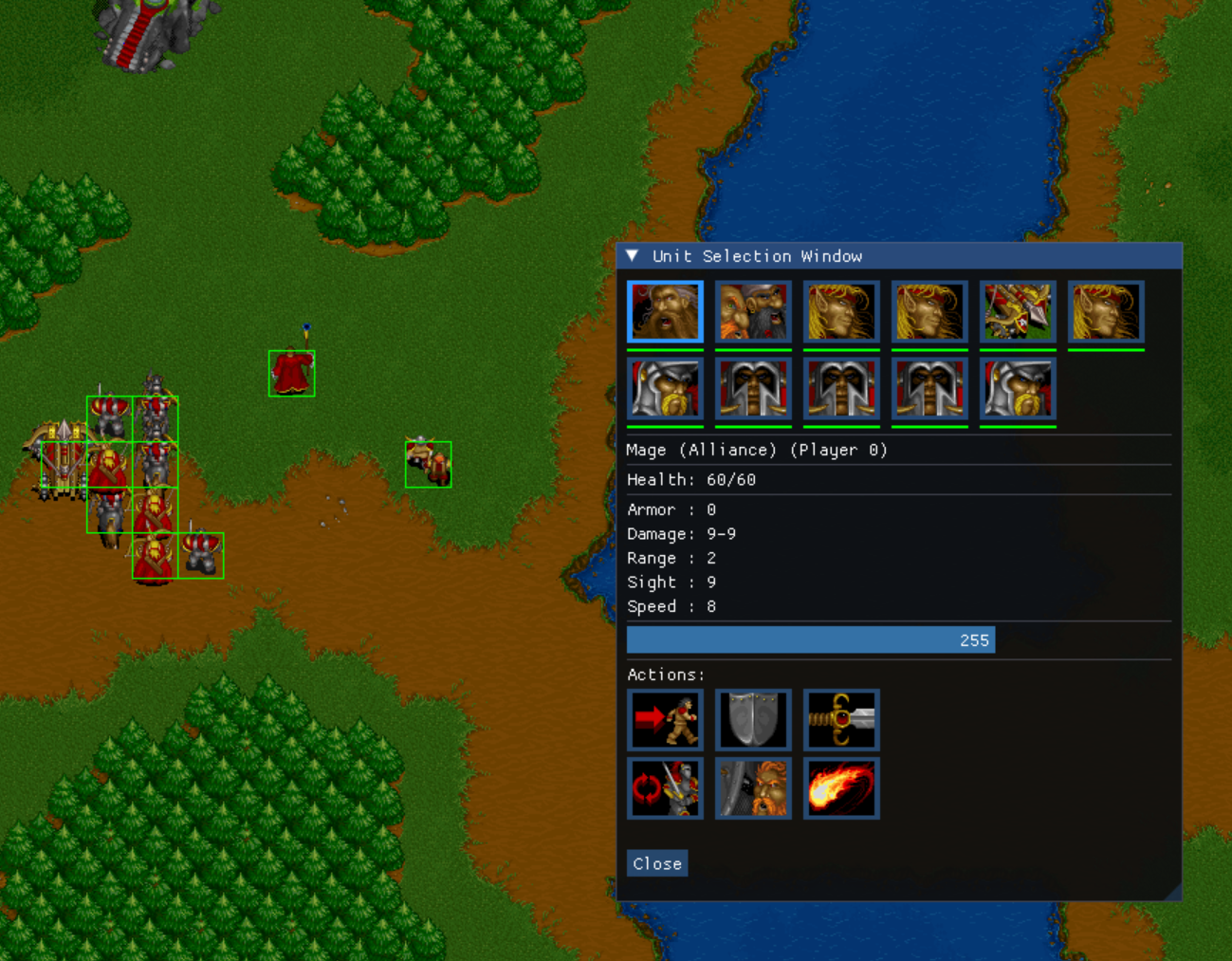
Task: Select the bearded Mage portrait
Action: 665,311
